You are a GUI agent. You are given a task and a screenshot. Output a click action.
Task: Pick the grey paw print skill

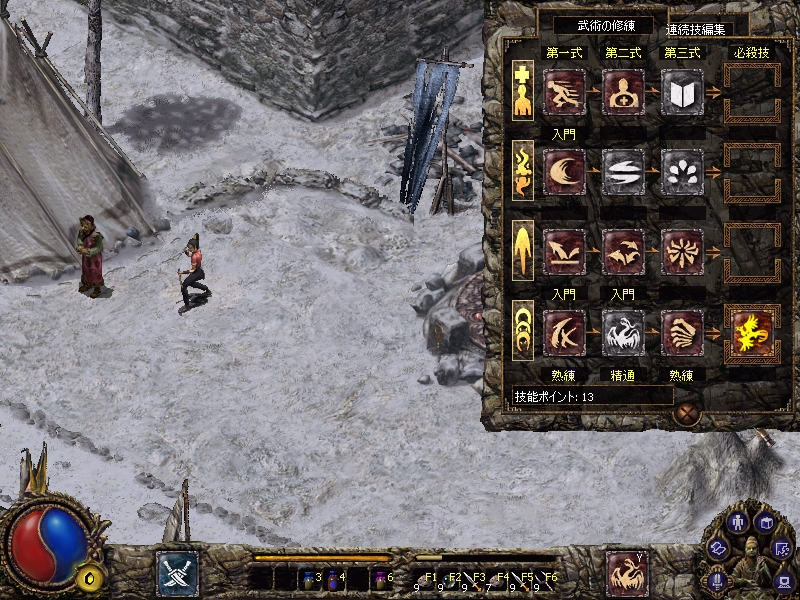[683, 172]
